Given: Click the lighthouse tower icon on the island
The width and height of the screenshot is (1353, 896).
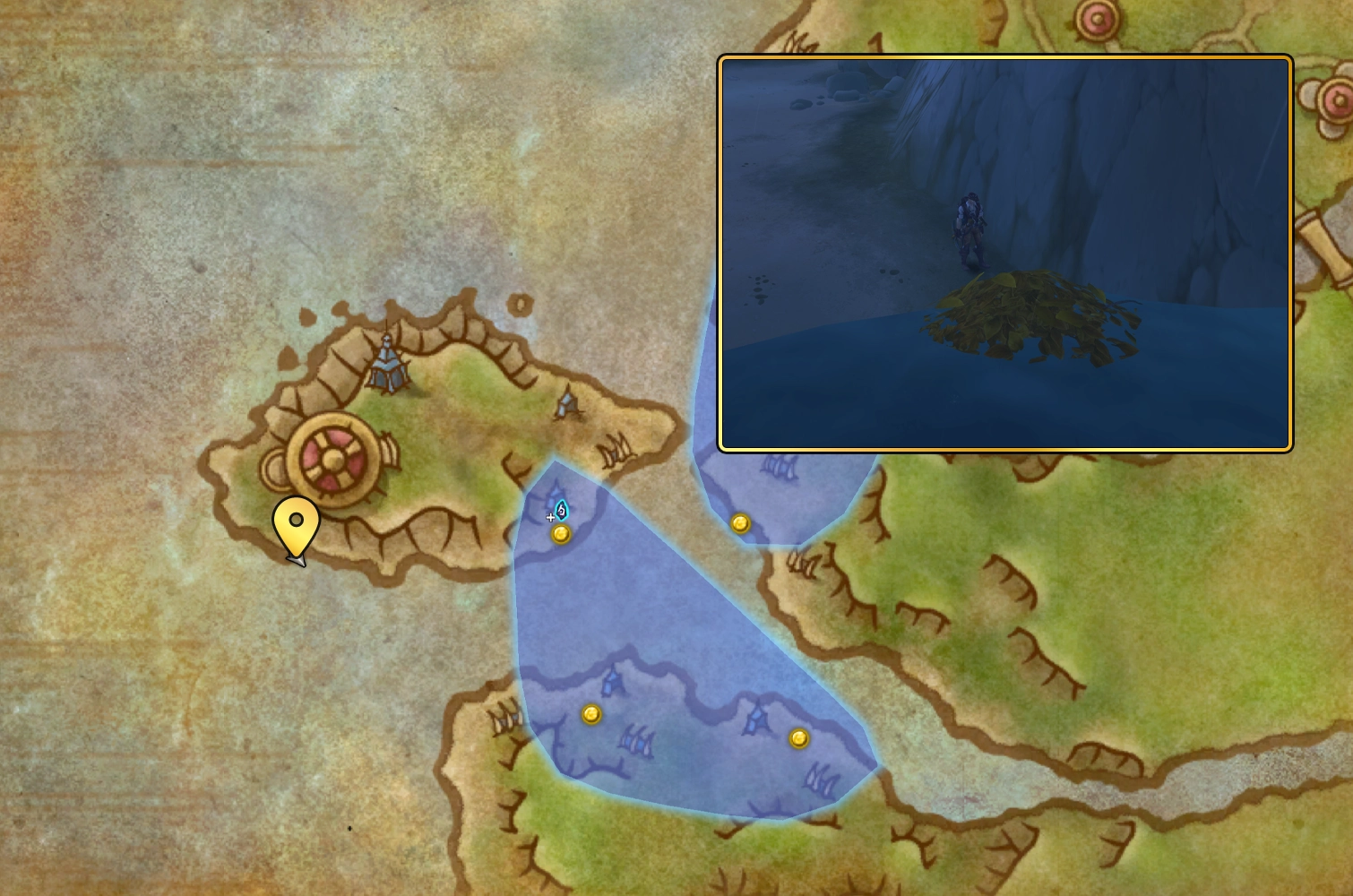Looking at the screenshot, I should coord(385,366).
